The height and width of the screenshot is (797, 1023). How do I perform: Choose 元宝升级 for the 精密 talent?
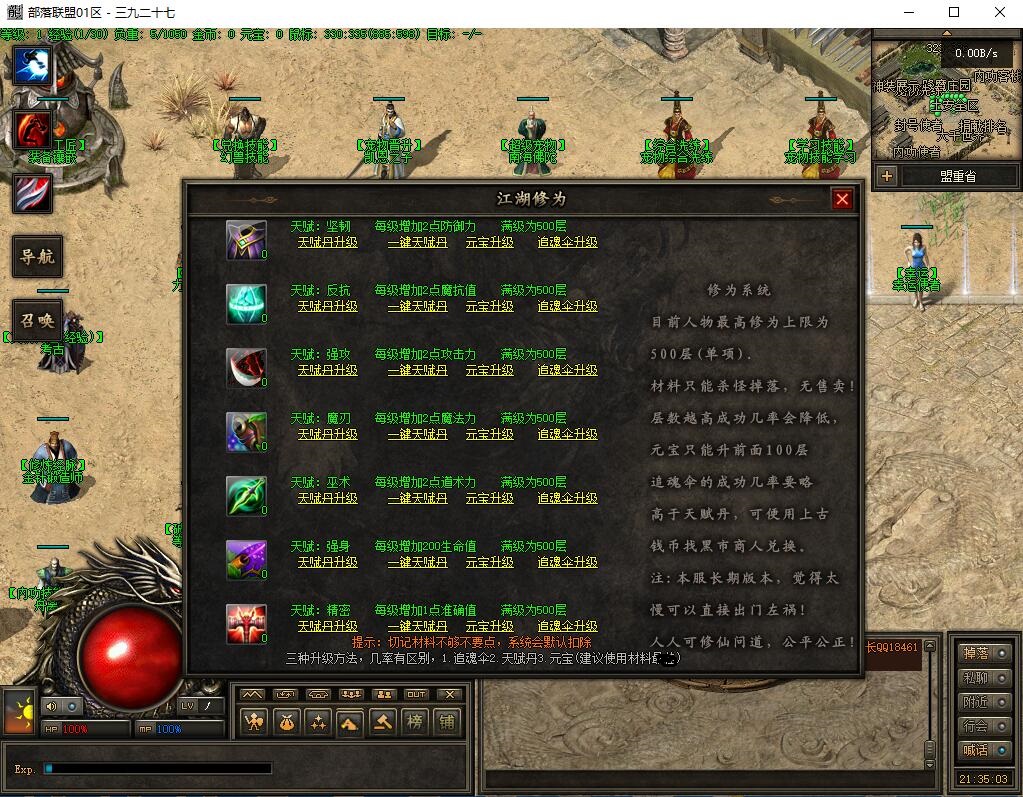pyautogui.click(x=490, y=626)
